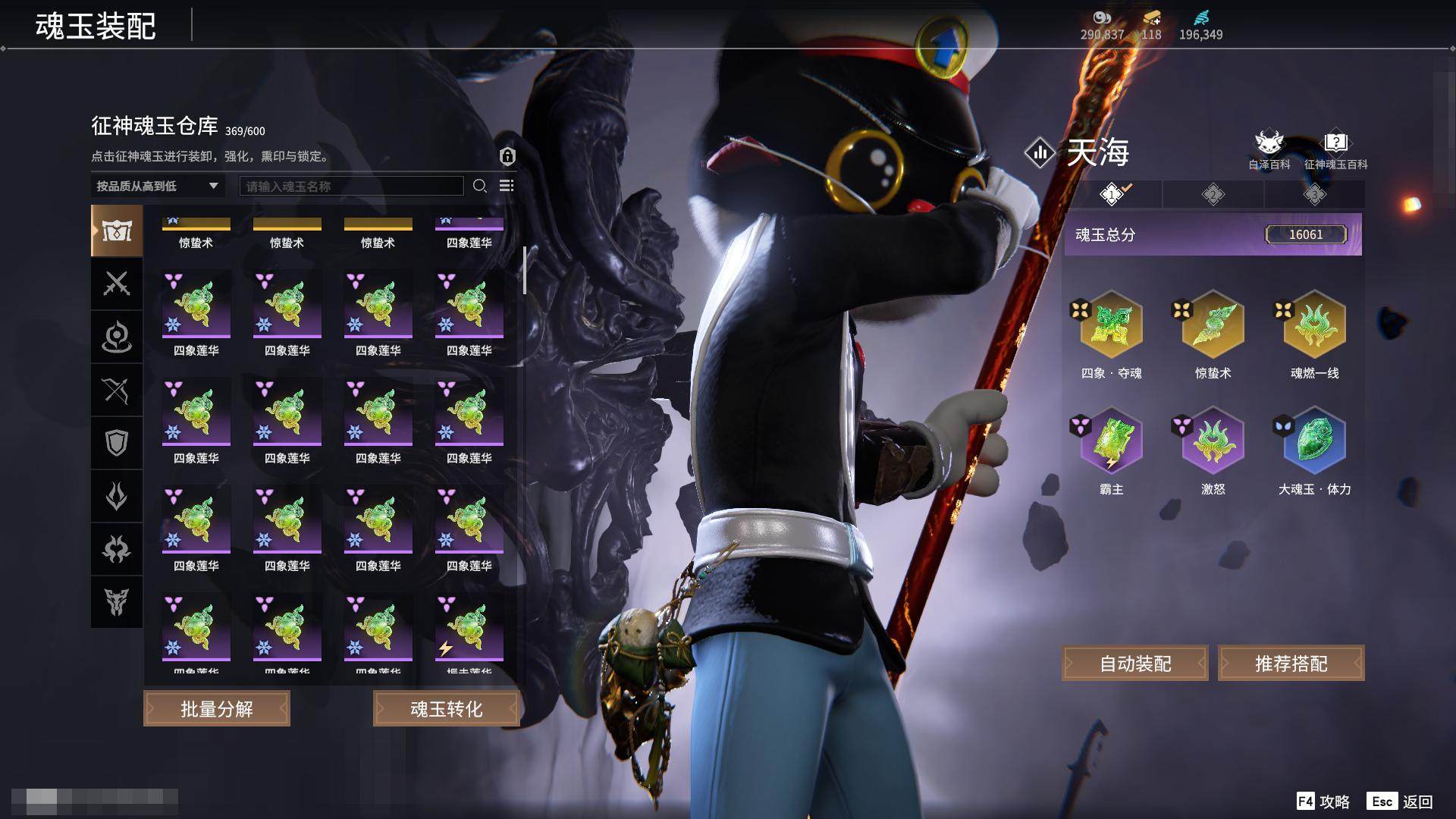
Task: Click the magnifier search icon
Action: click(479, 186)
